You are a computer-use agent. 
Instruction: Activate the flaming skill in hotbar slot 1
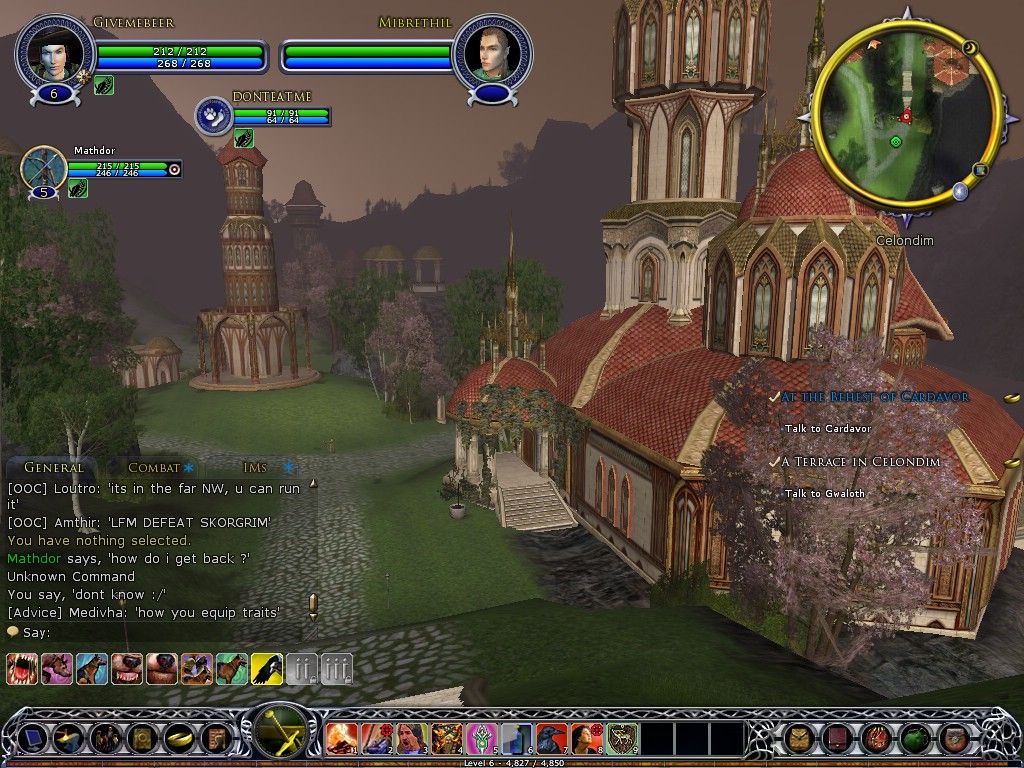click(x=341, y=738)
